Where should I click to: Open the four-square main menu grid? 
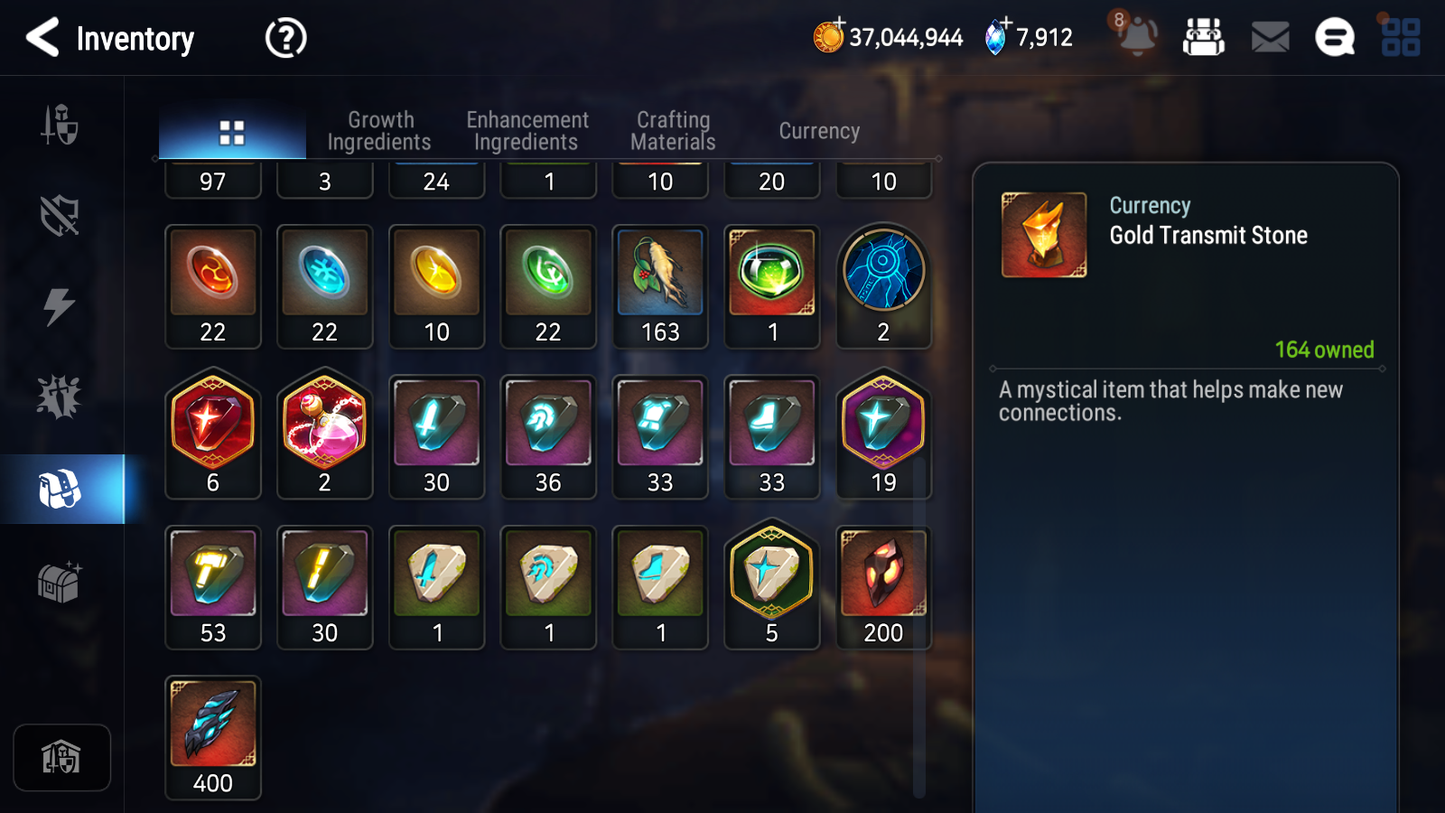(1400, 38)
